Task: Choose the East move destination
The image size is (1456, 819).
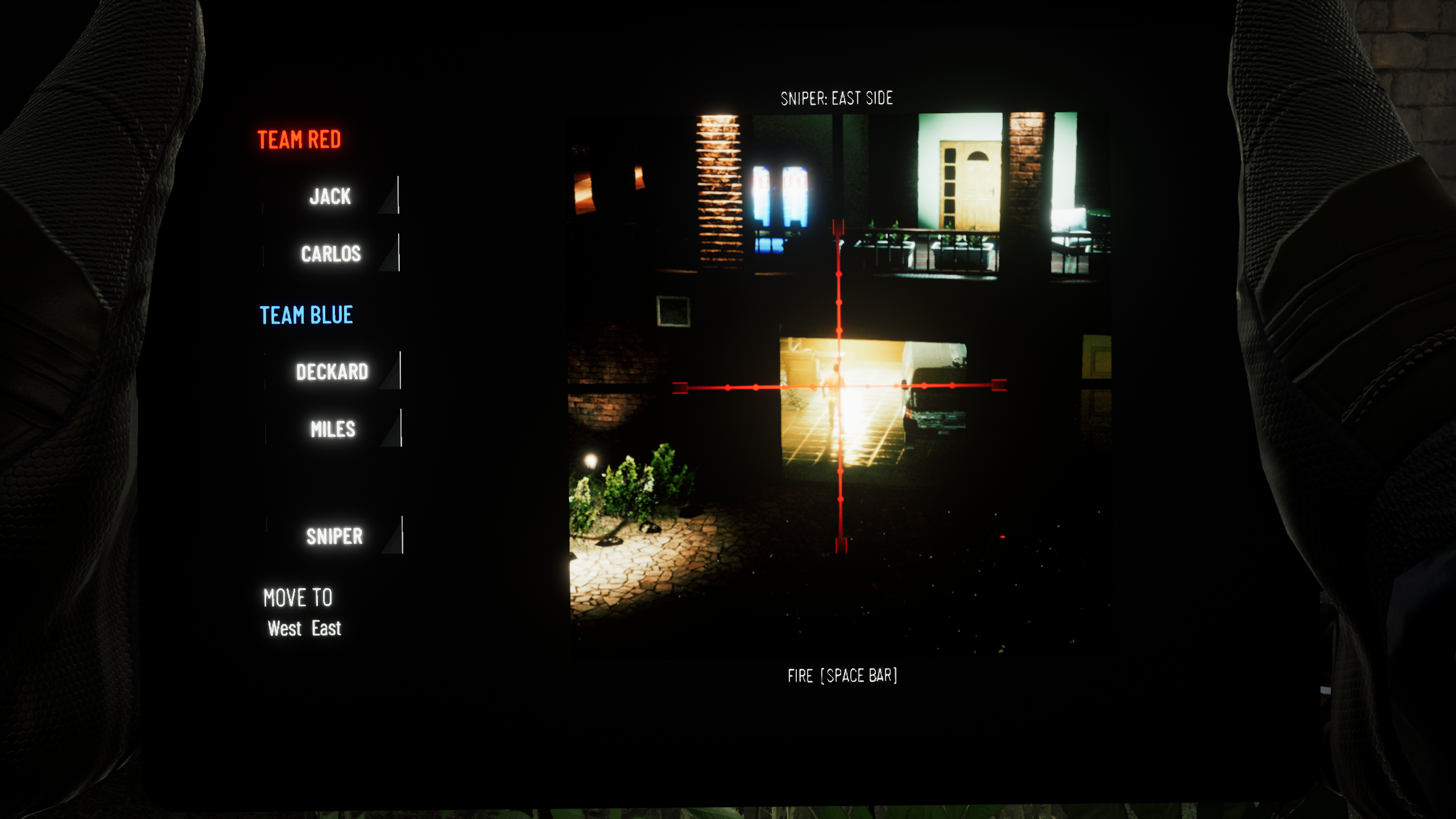Action: point(326,628)
